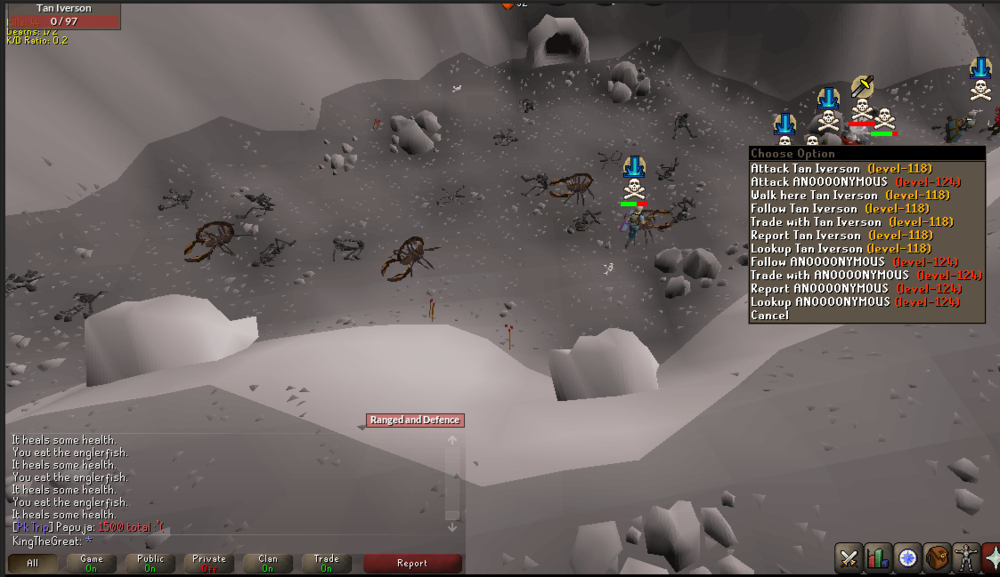
Task: Cancel the Choose Option menu
Action: pos(770,315)
